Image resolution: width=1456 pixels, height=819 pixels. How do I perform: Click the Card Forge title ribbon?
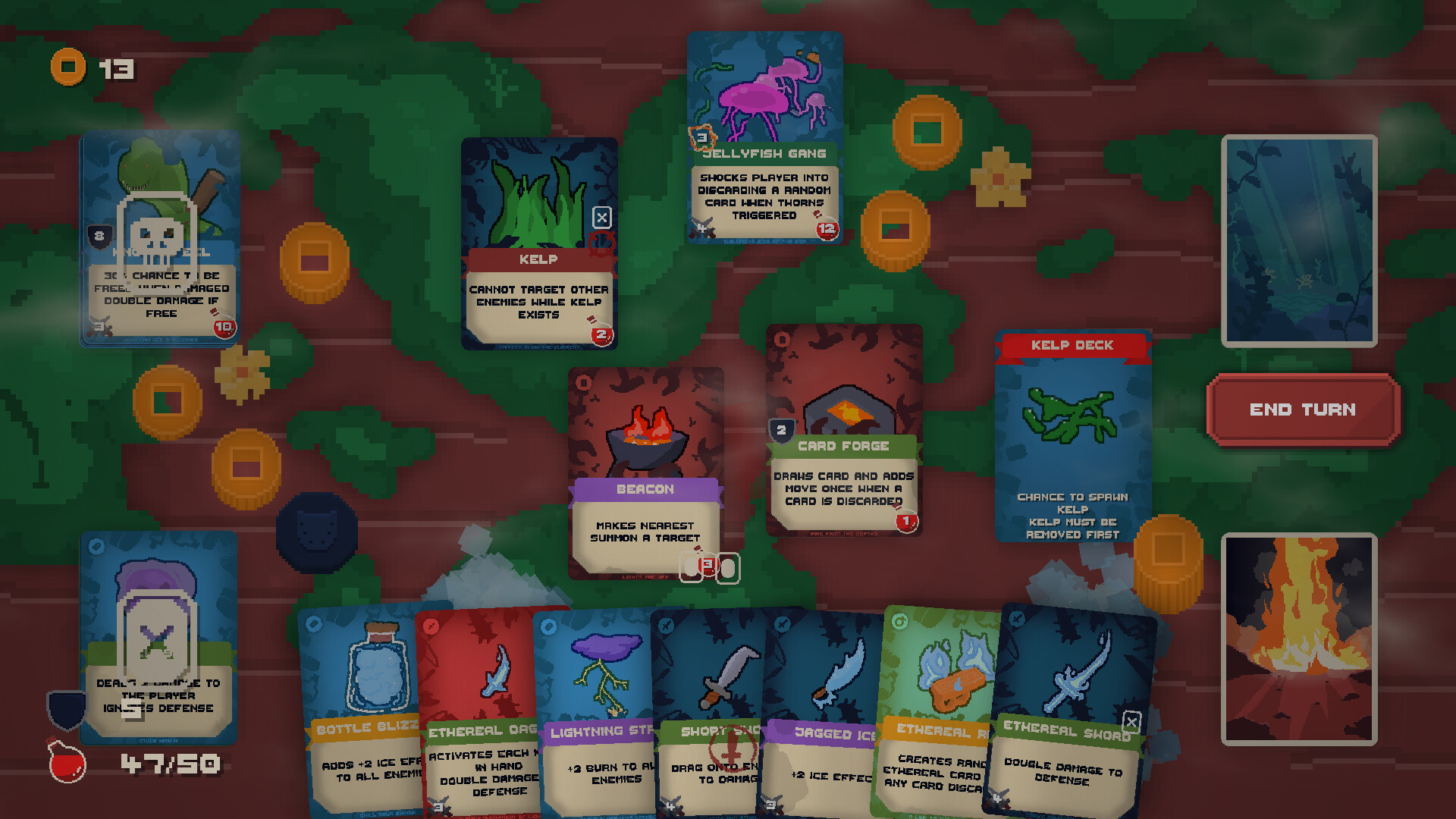(844, 447)
